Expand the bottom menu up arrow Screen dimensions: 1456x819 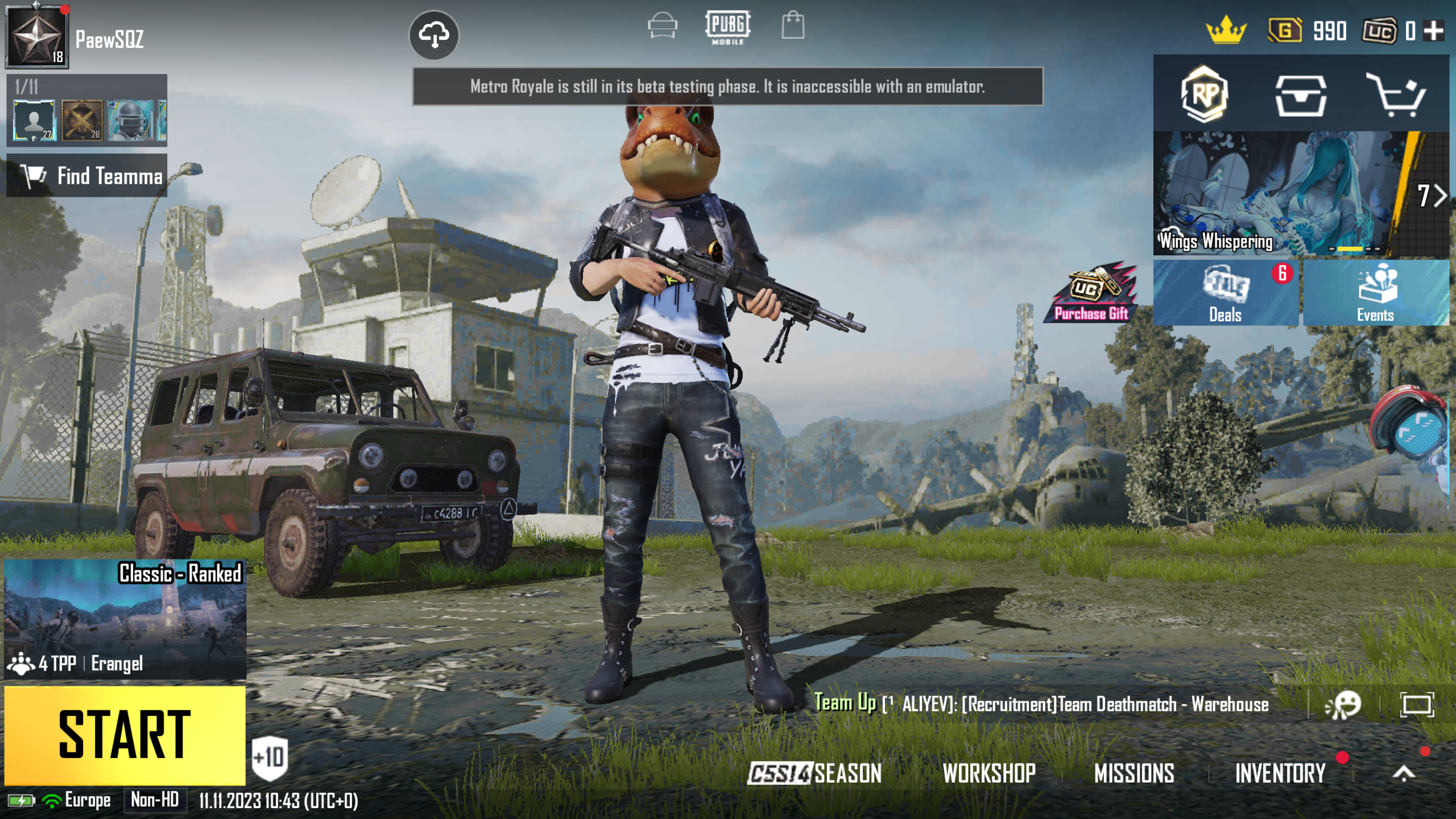tap(1404, 773)
